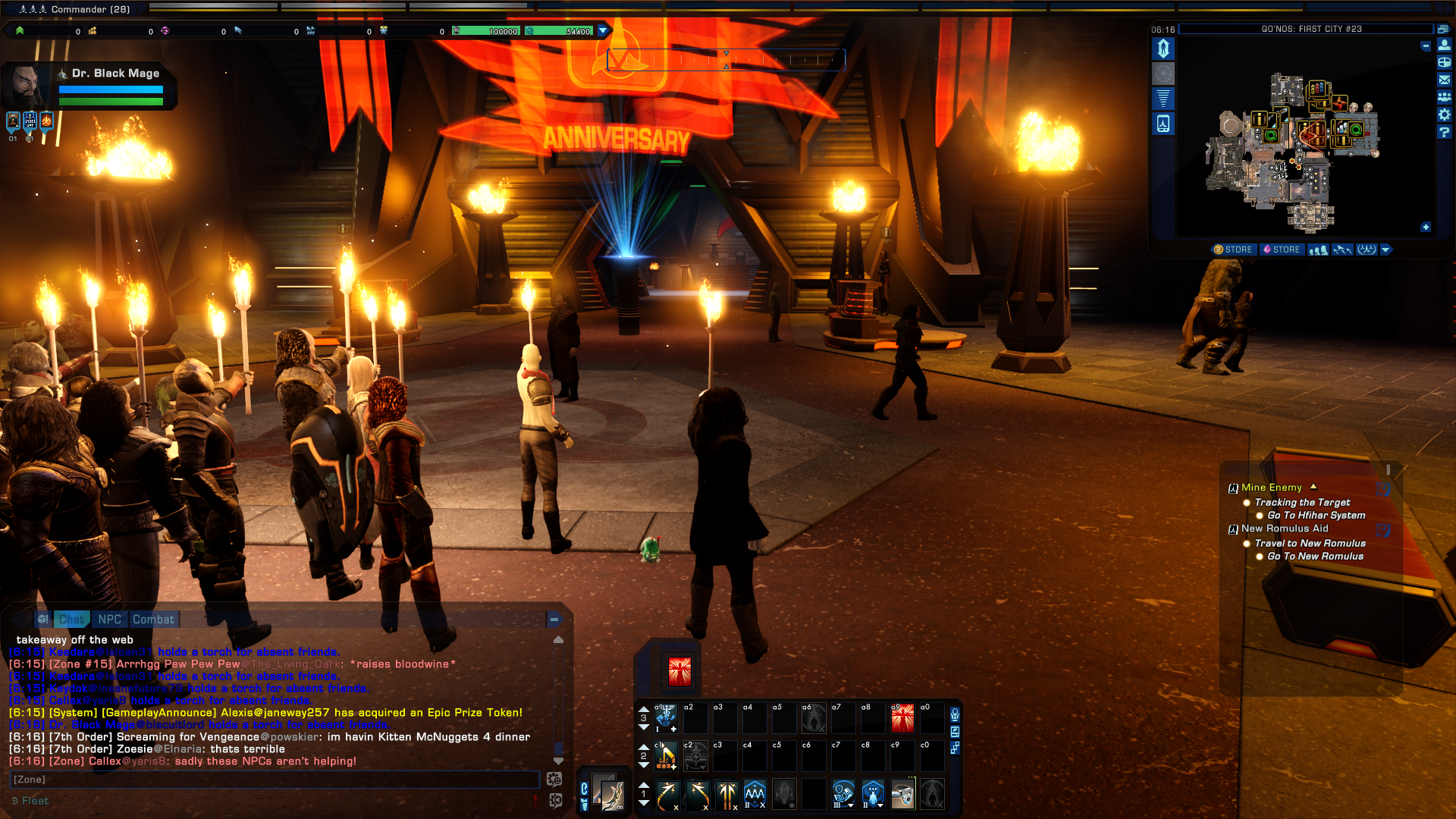Zoom out the minimap with minus button
1456x819 pixels.
[x=1426, y=46]
